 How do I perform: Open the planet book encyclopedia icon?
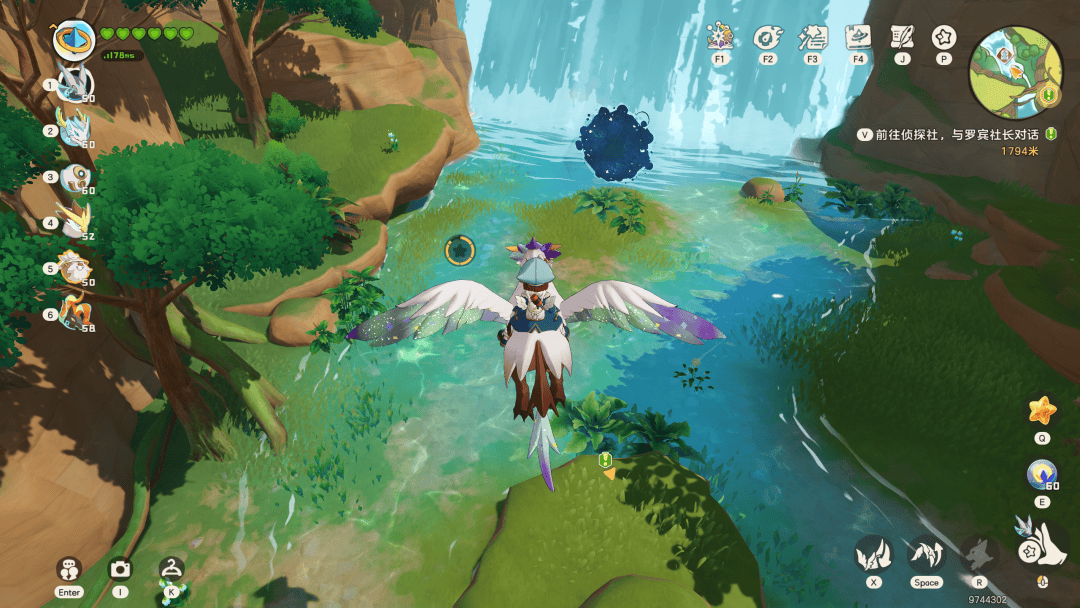[x=857, y=38]
